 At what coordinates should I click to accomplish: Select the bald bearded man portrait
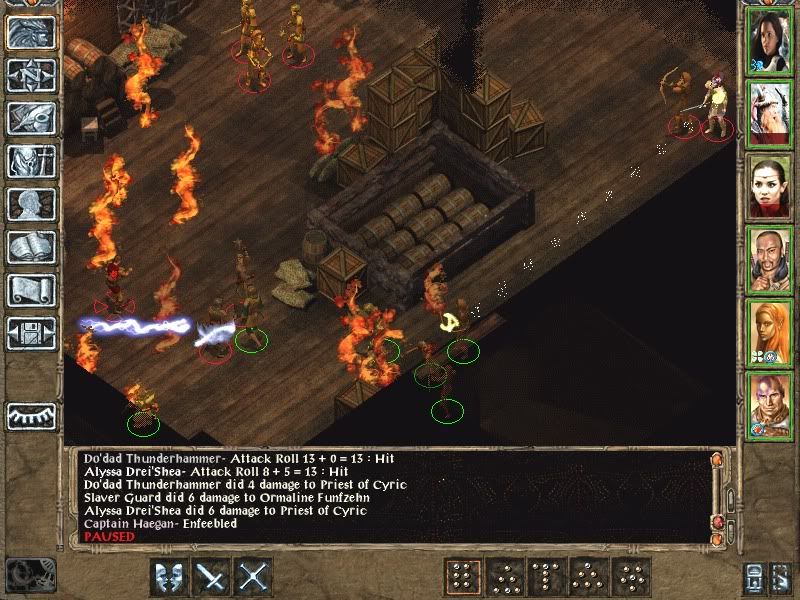[769, 258]
